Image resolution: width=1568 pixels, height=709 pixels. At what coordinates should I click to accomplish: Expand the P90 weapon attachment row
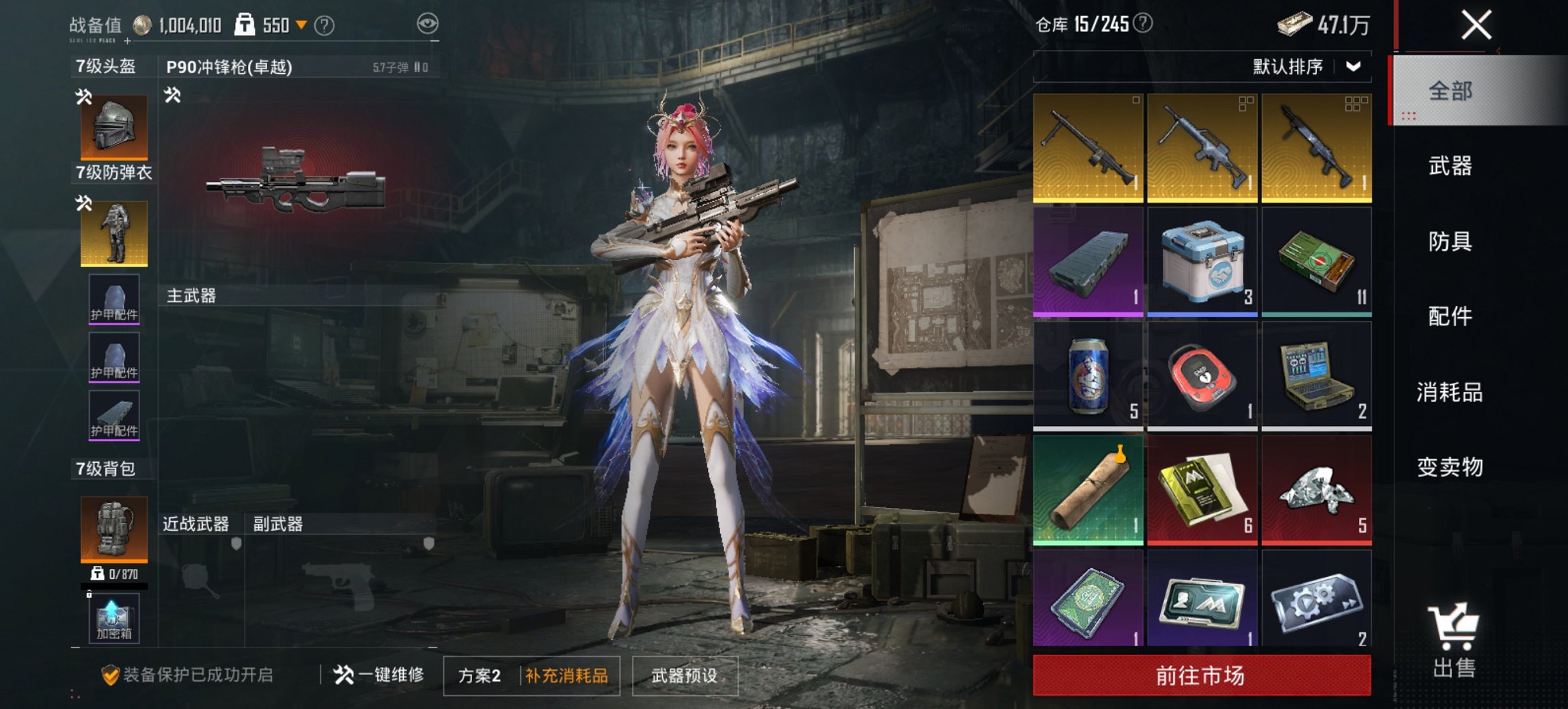(173, 97)
